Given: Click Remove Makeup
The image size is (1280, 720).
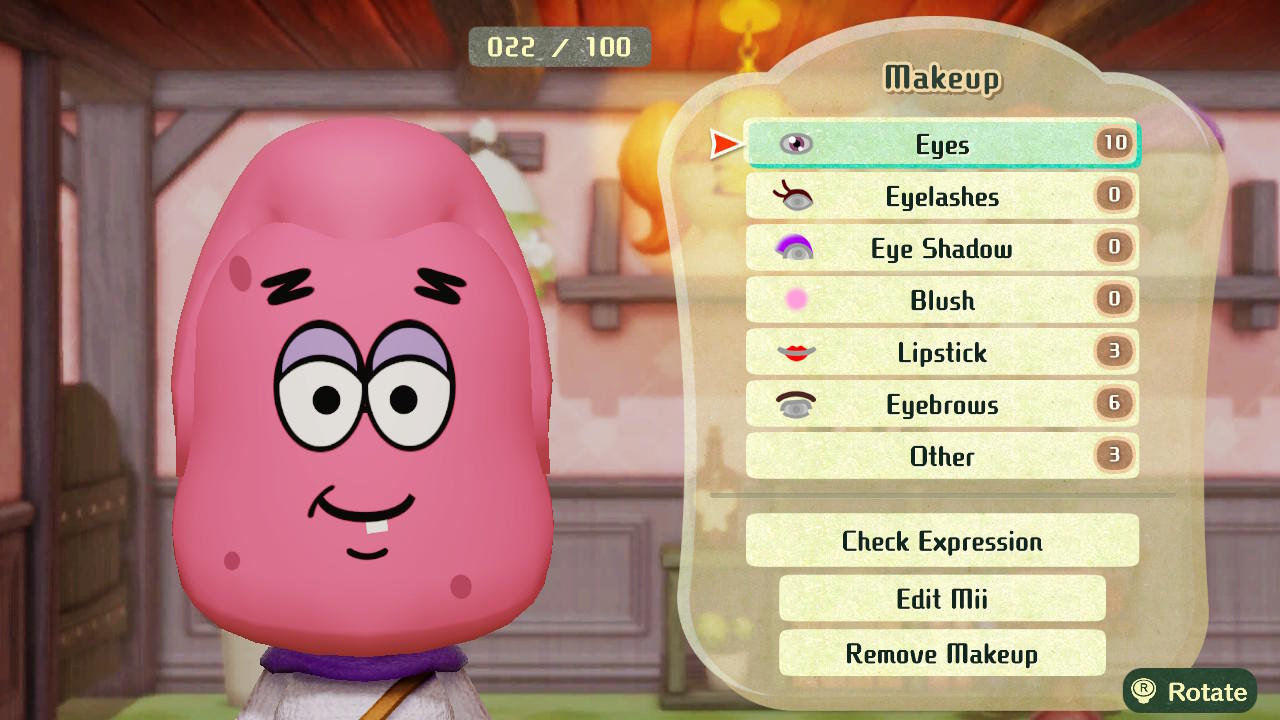Looking at the screenshot, I should [941, 653].
